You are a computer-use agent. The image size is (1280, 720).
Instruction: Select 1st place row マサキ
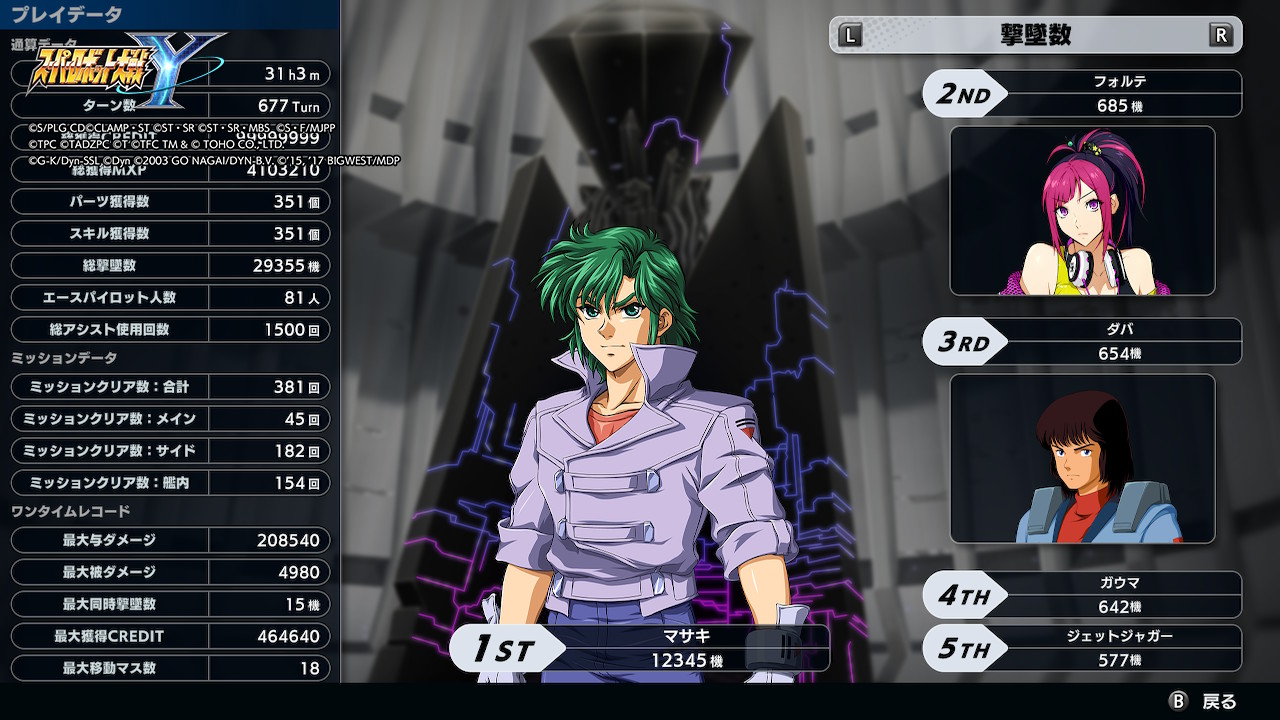[x=640, y=648]
